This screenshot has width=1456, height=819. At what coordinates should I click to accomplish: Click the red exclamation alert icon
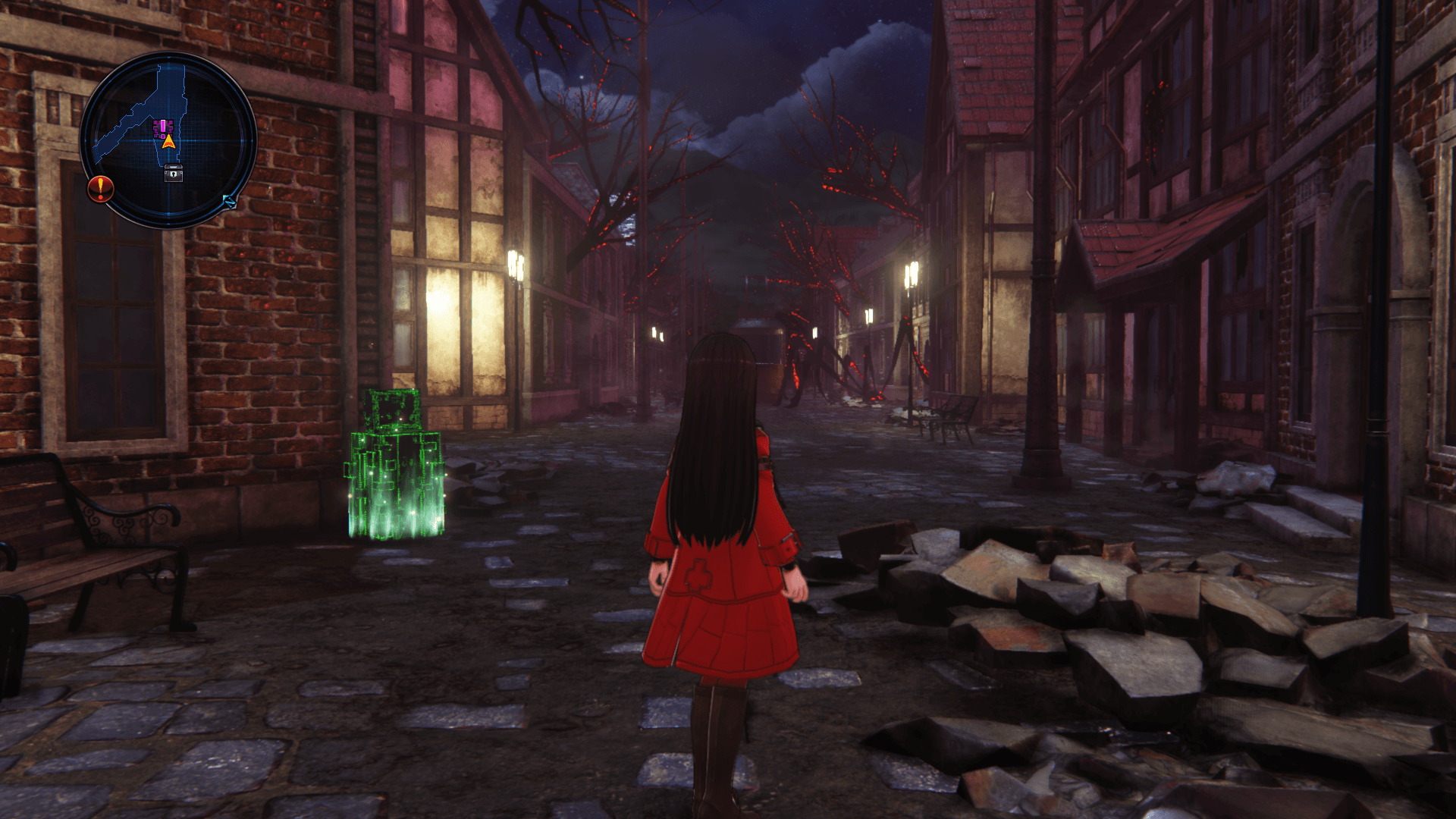pos(100,188)
